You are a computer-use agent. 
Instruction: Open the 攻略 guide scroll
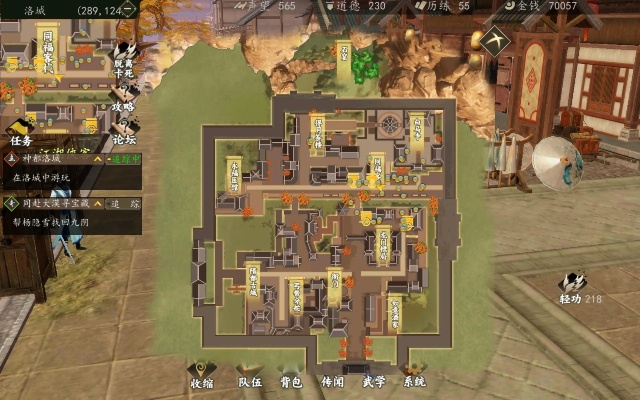(x=126, y=97)
